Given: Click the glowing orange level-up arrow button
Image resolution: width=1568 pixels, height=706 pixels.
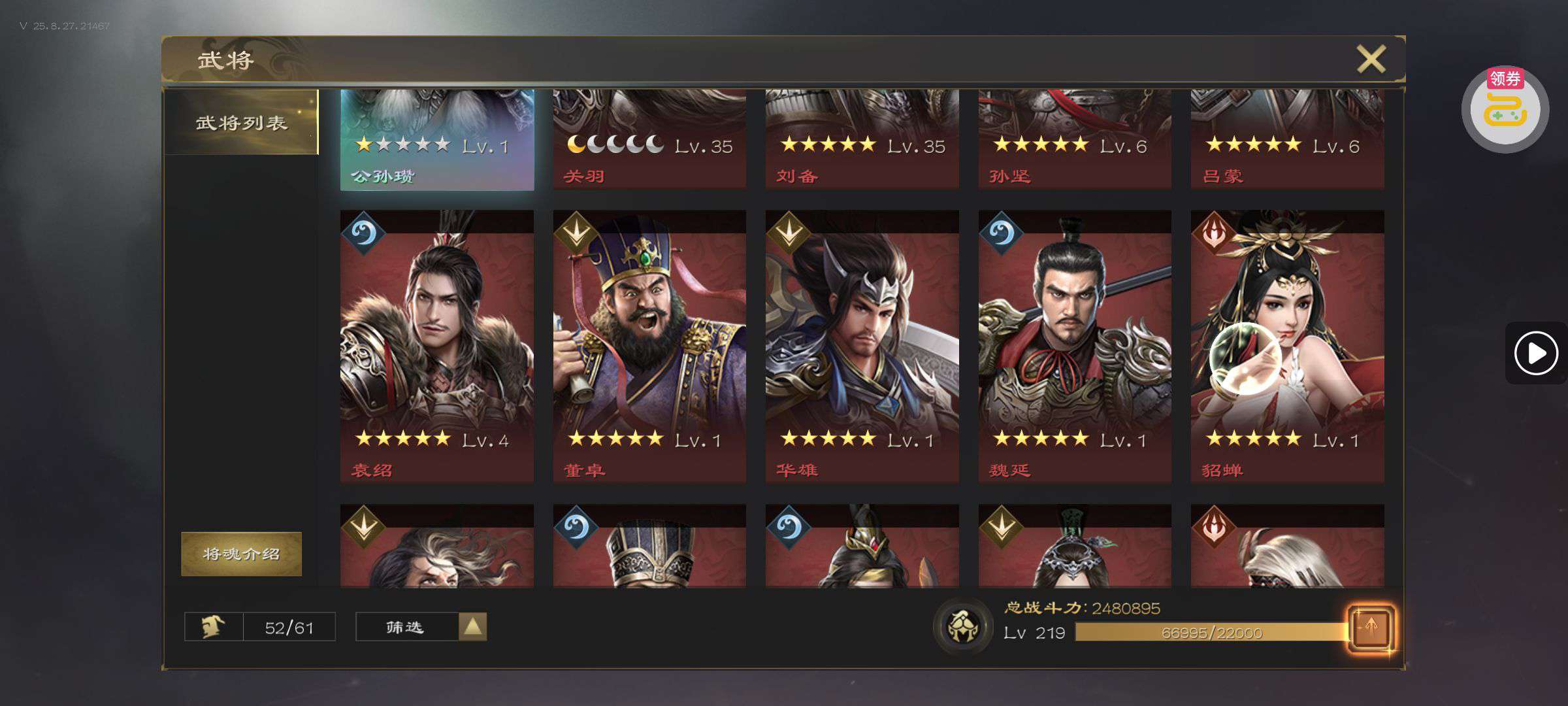Looking at the screenshot, I should pyautogui.click(x=1371, y=628).
